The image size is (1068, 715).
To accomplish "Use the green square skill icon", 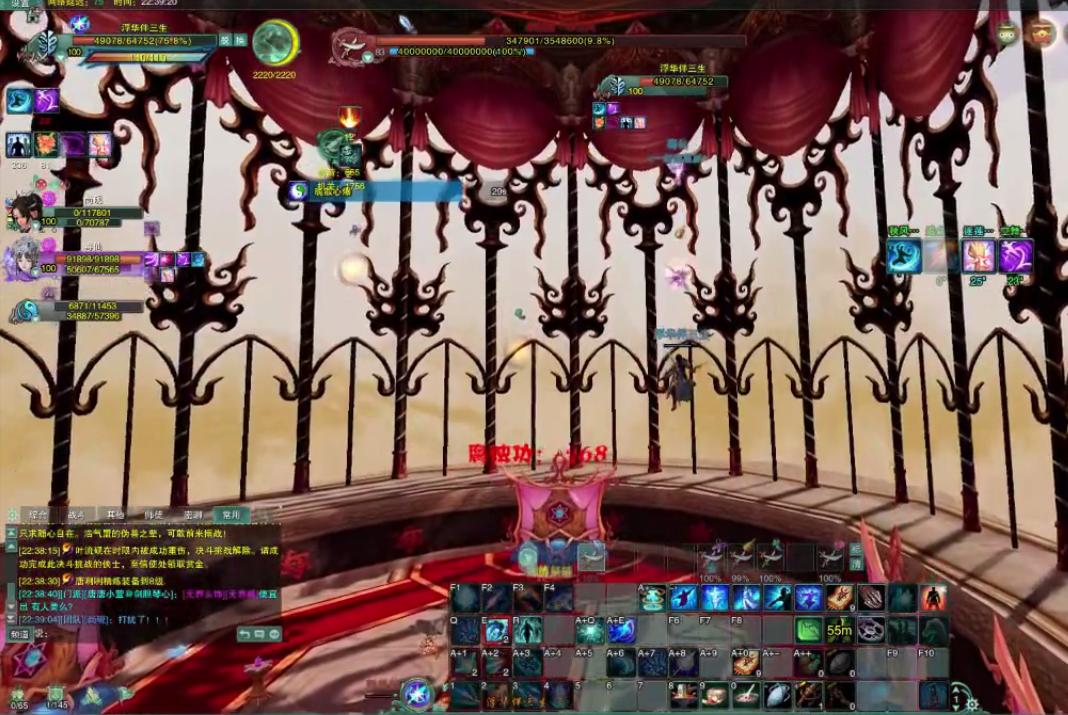I will [x=808, y=630].
